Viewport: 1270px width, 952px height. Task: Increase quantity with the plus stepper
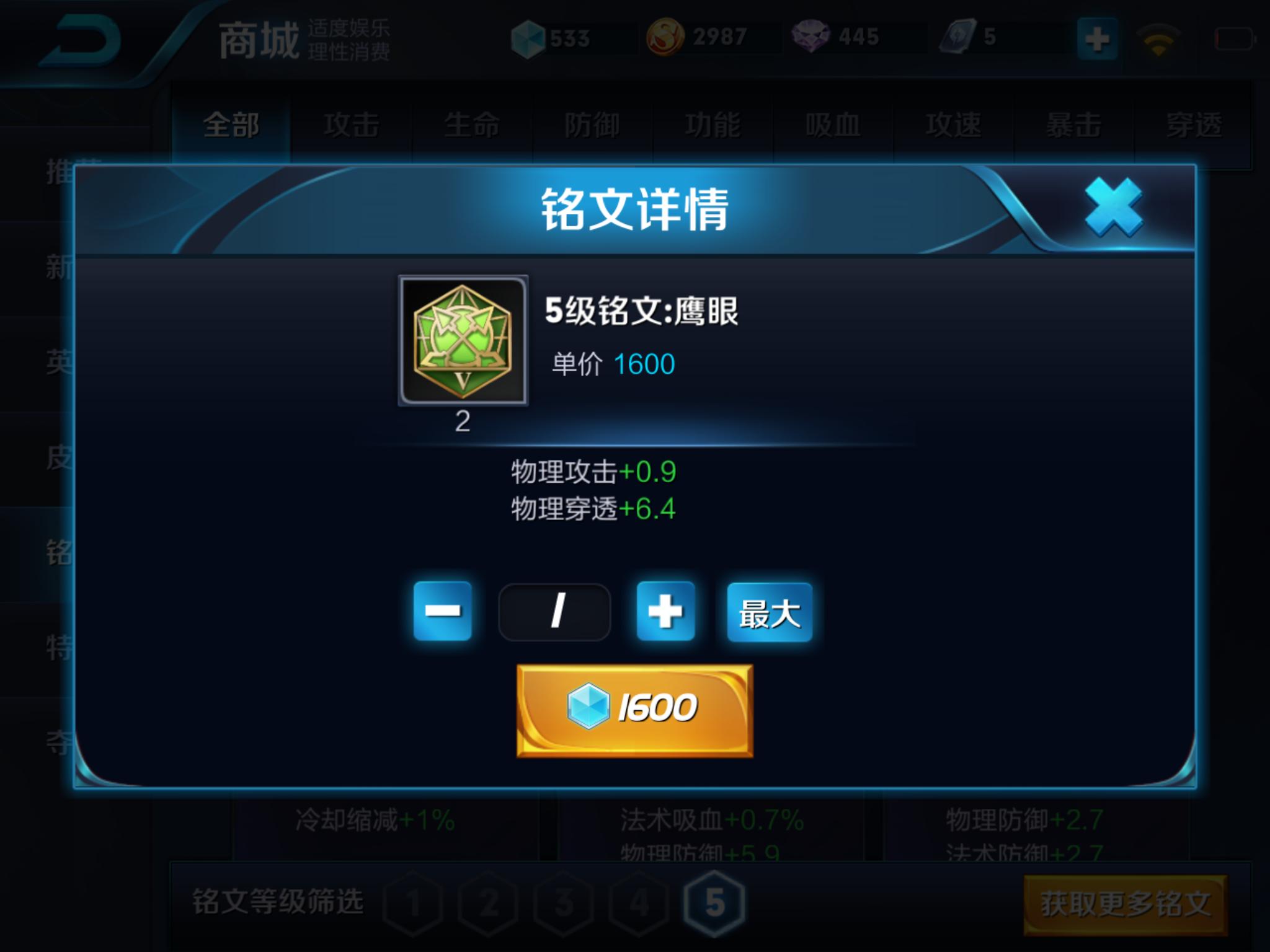(665, 611)
